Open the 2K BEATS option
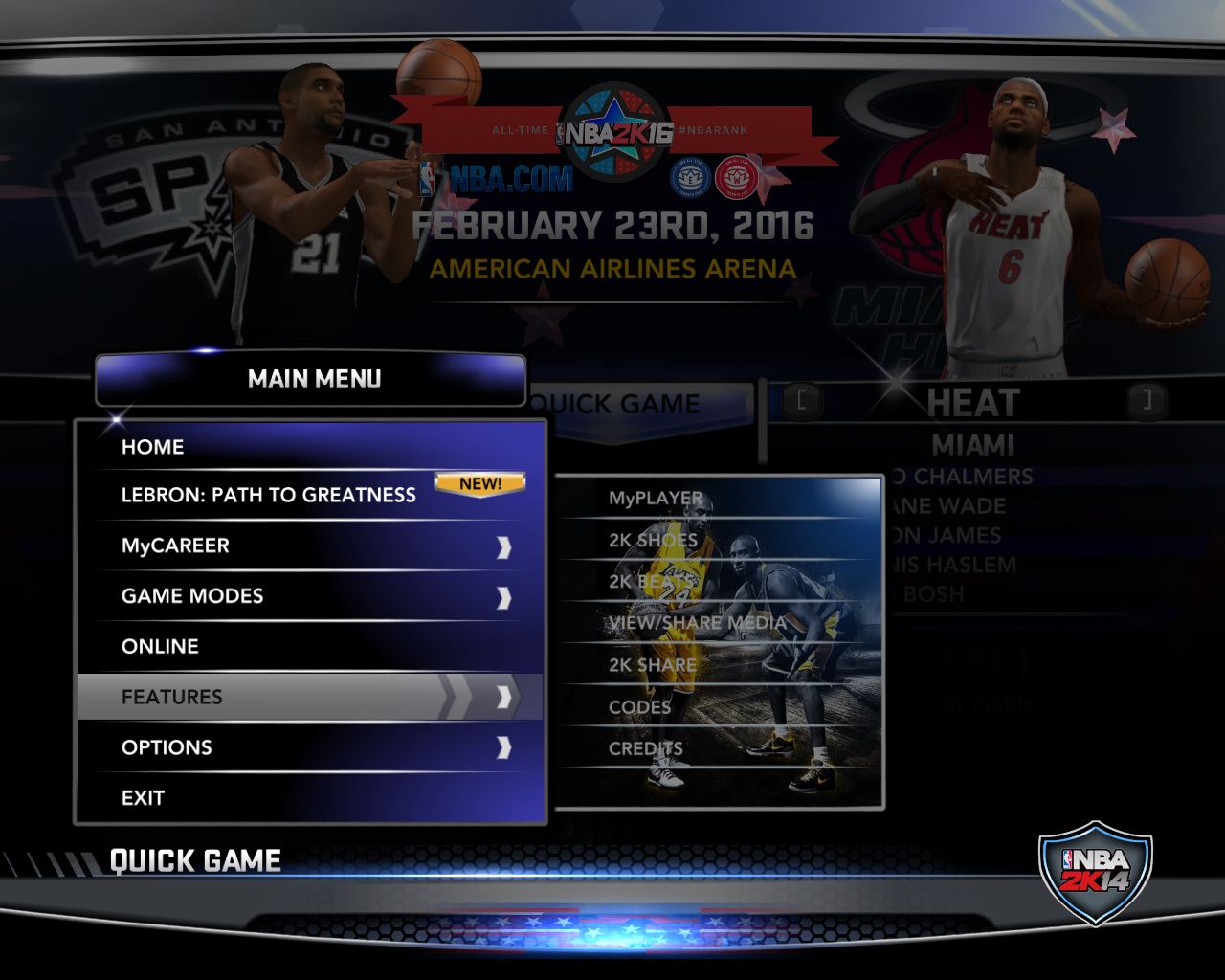The height and width of the screenshot is (980, 1225). point(651,581)
